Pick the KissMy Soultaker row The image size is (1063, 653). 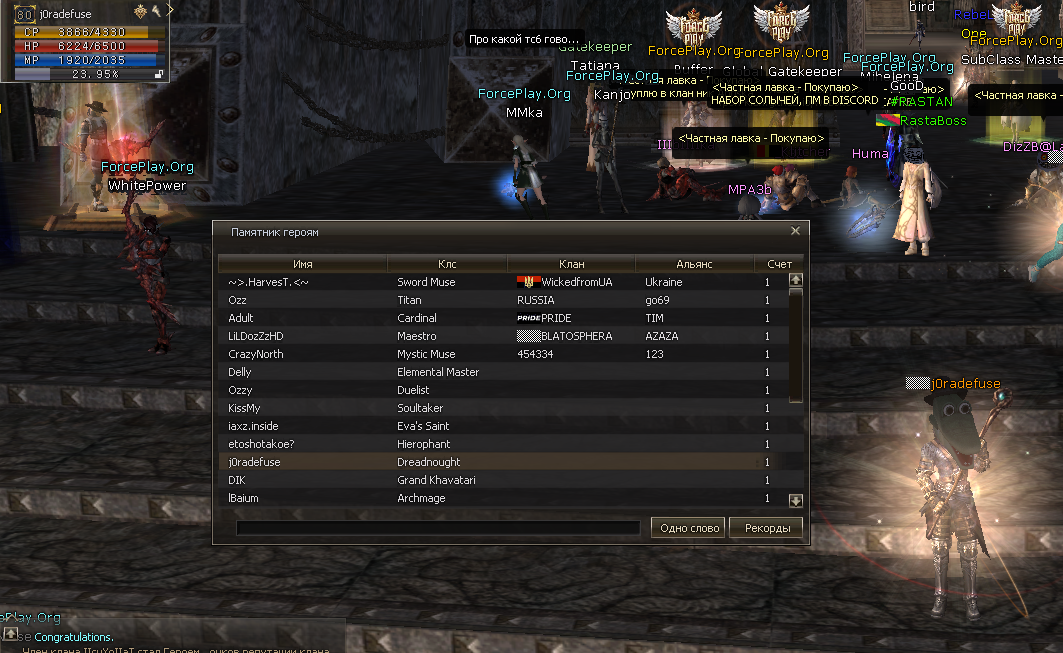pyautogui.click(x=500, y=408)
